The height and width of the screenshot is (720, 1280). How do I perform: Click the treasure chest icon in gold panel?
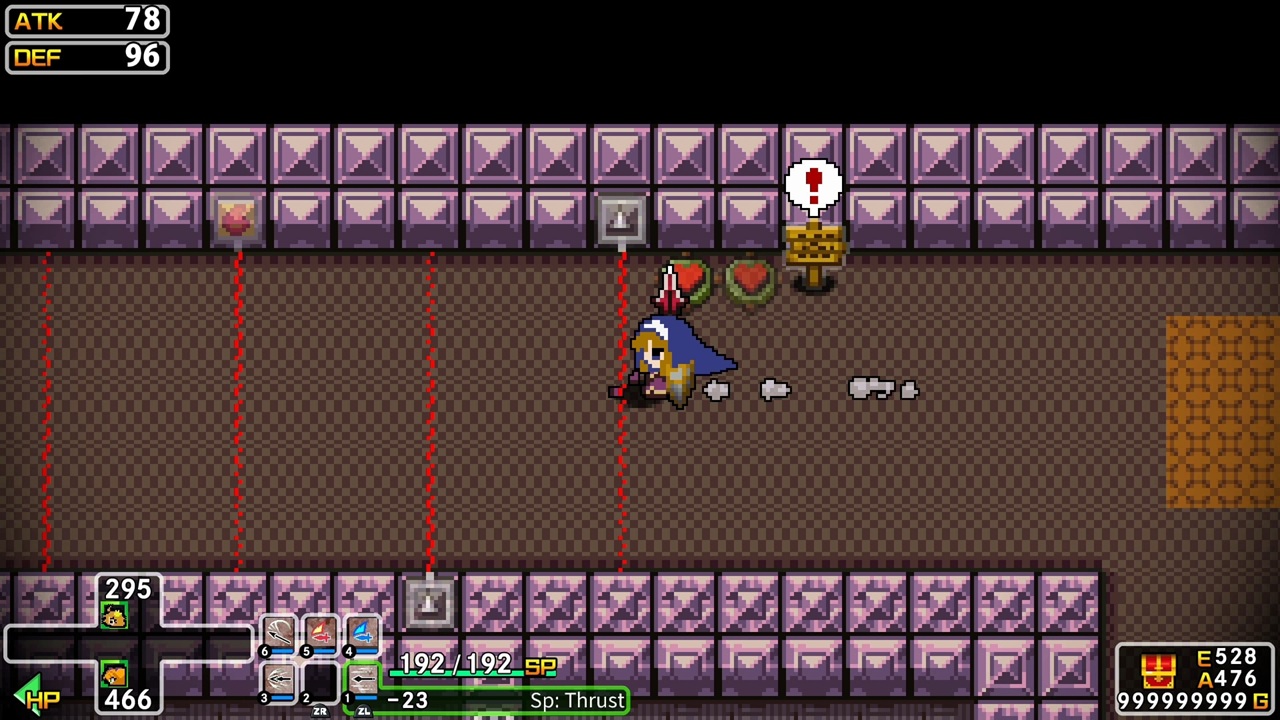[1158, 668]
